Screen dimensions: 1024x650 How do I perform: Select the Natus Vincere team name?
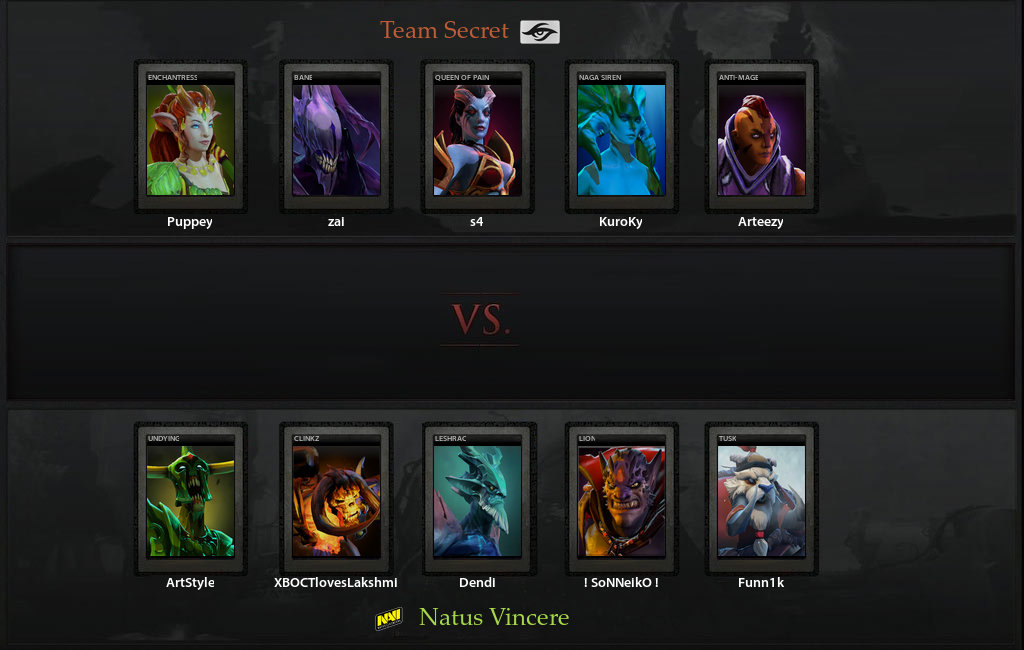pos(494,618)
